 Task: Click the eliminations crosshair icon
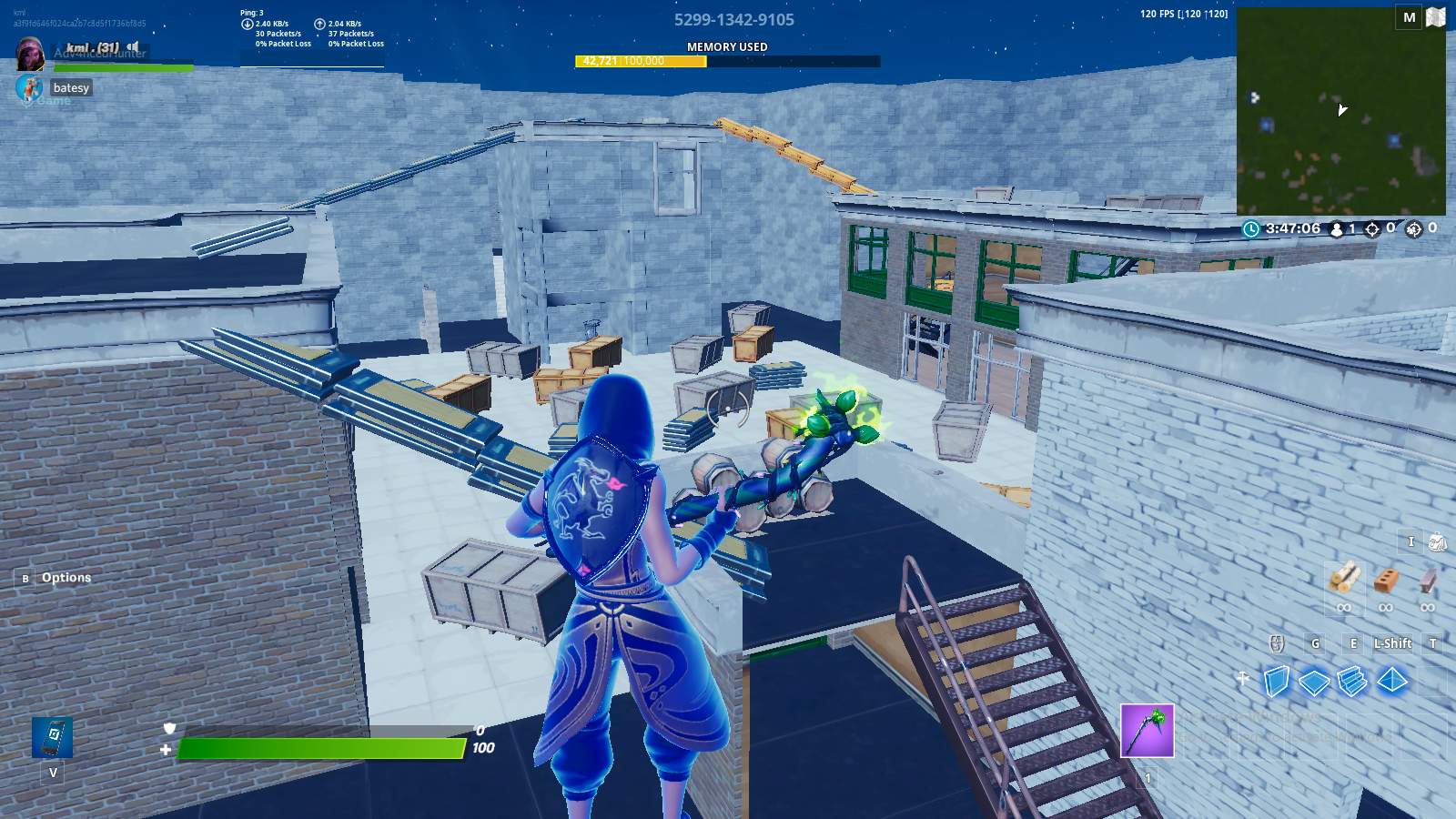tap(1371, 228)
